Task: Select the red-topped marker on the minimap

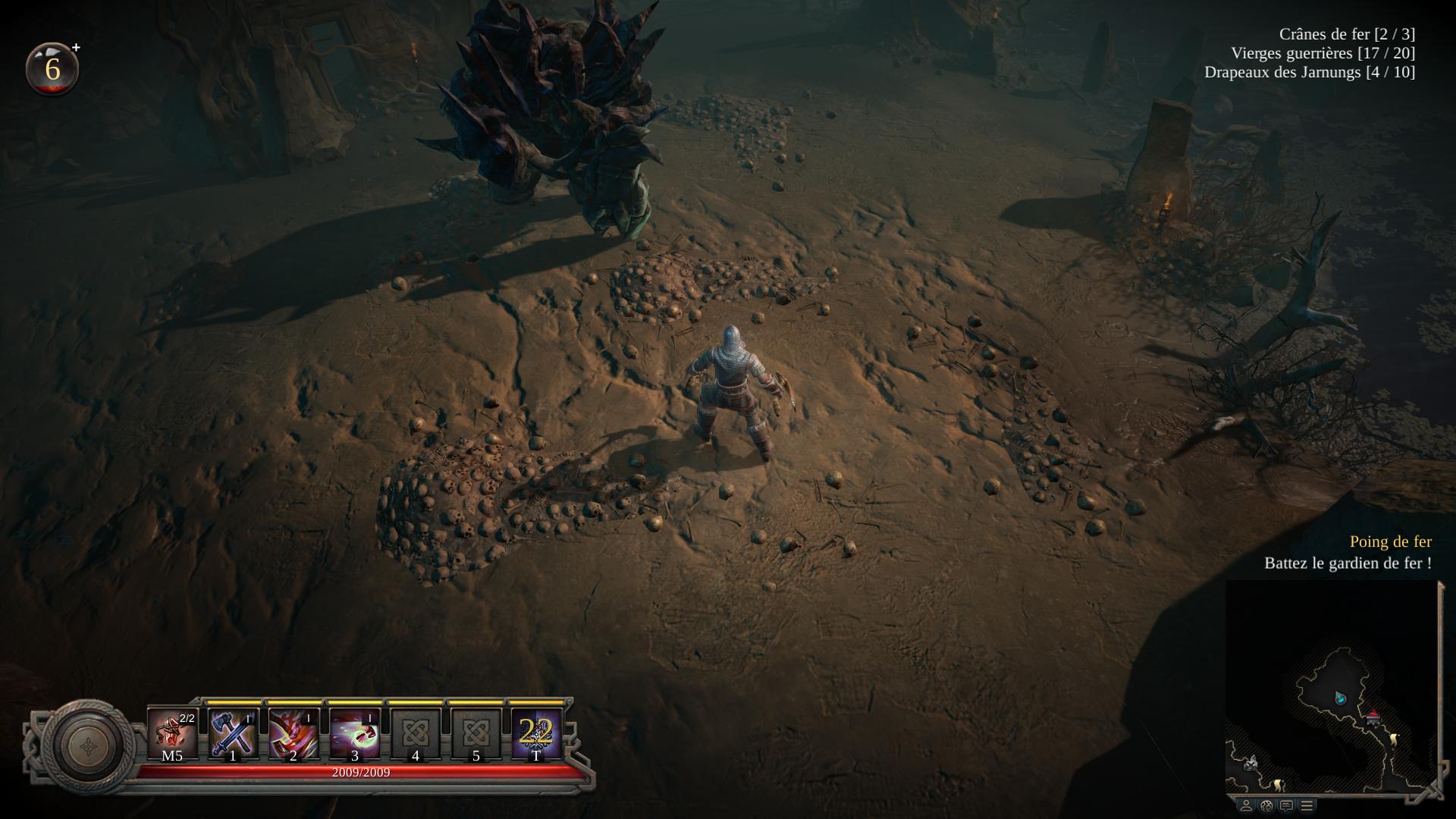Action: (1373, 717)
